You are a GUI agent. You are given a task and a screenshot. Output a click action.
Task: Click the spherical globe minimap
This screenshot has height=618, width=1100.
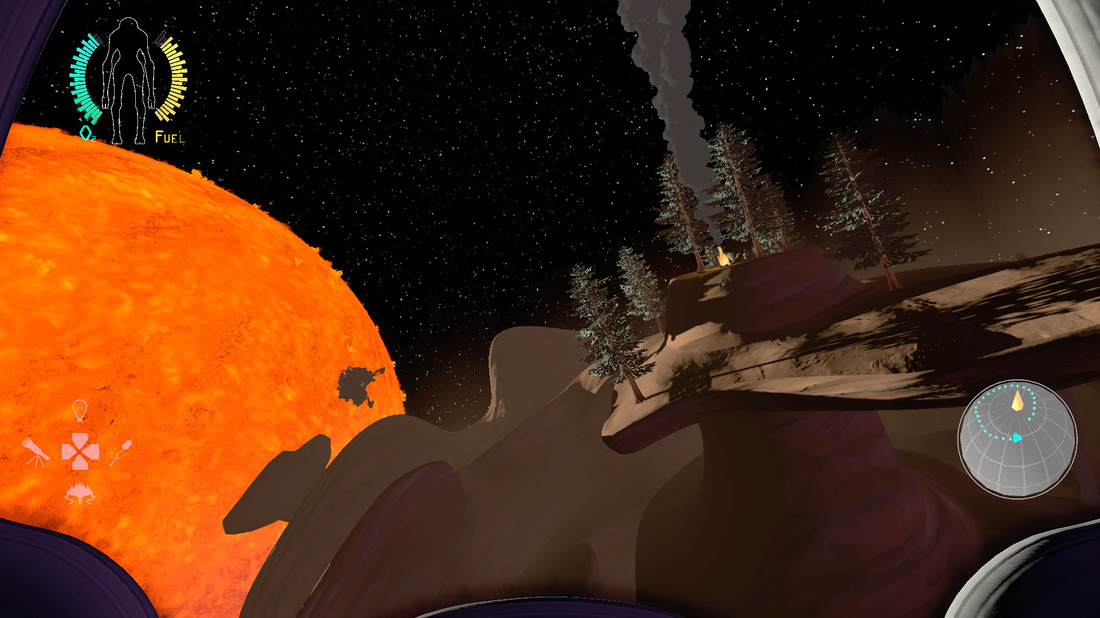click(x=1016, y=438)
